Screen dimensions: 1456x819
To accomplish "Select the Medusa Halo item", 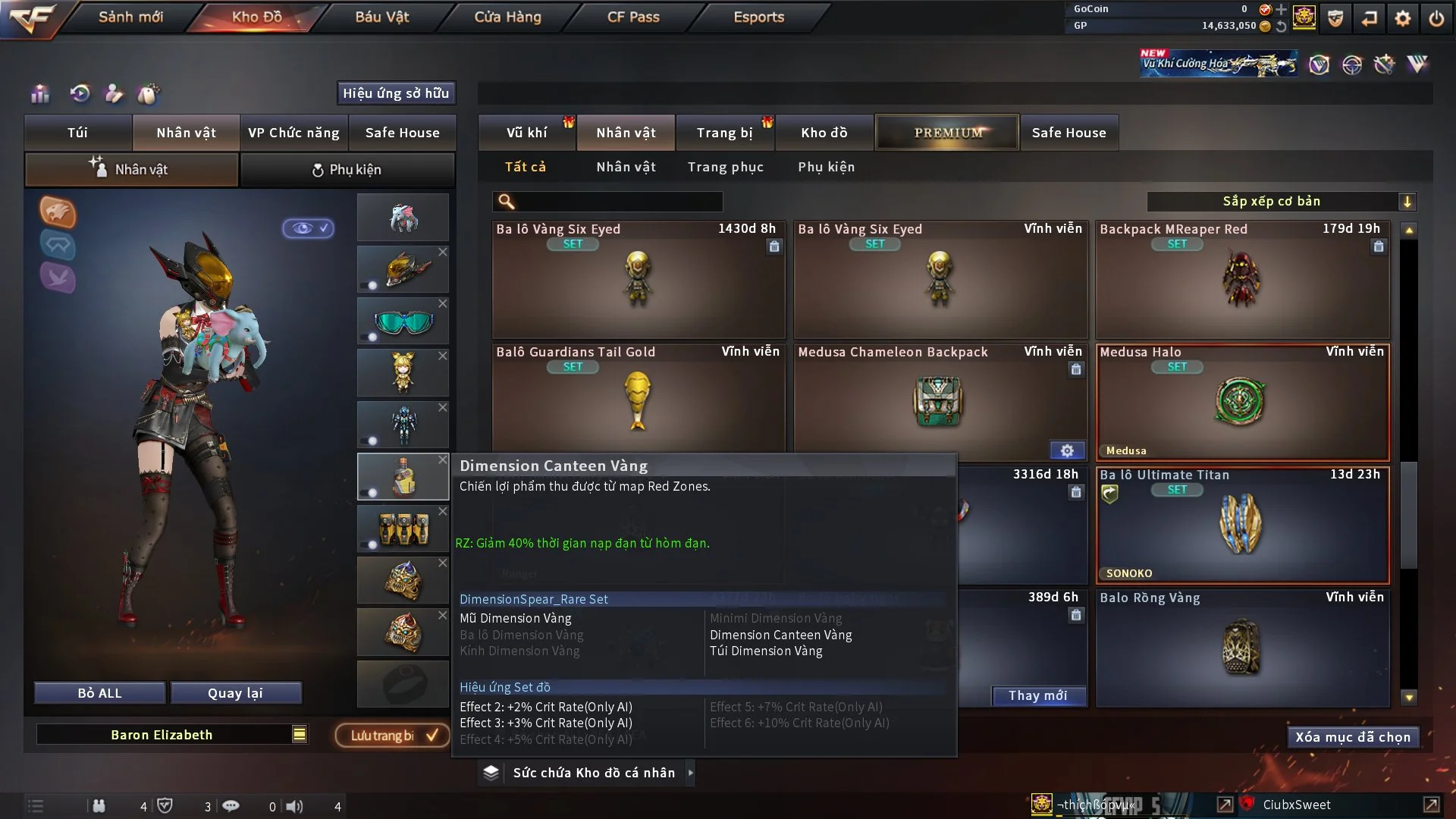I will pyautogui.click(x=1242, y=402).
